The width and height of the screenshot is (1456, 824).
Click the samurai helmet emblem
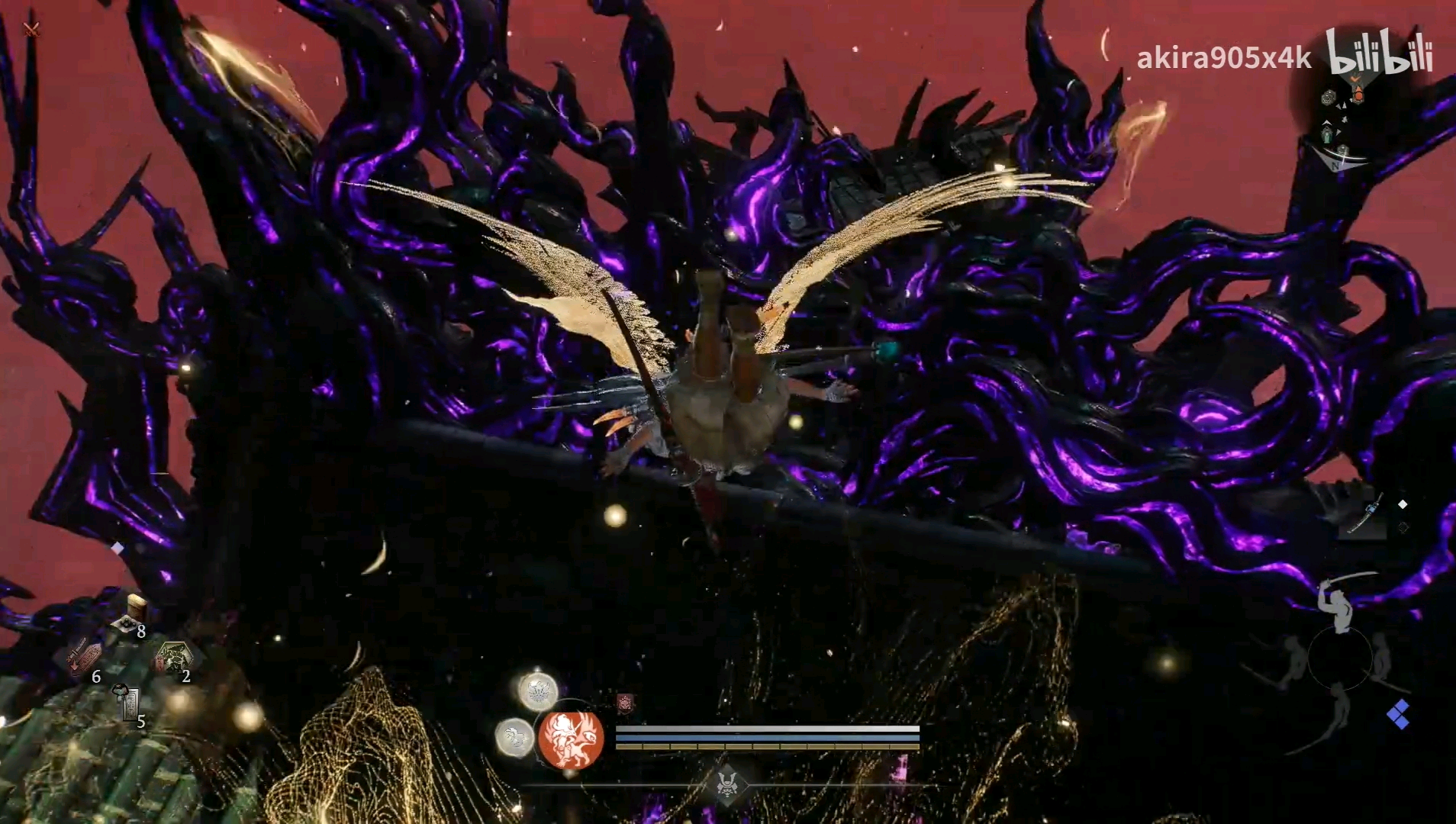pos(726,783)
